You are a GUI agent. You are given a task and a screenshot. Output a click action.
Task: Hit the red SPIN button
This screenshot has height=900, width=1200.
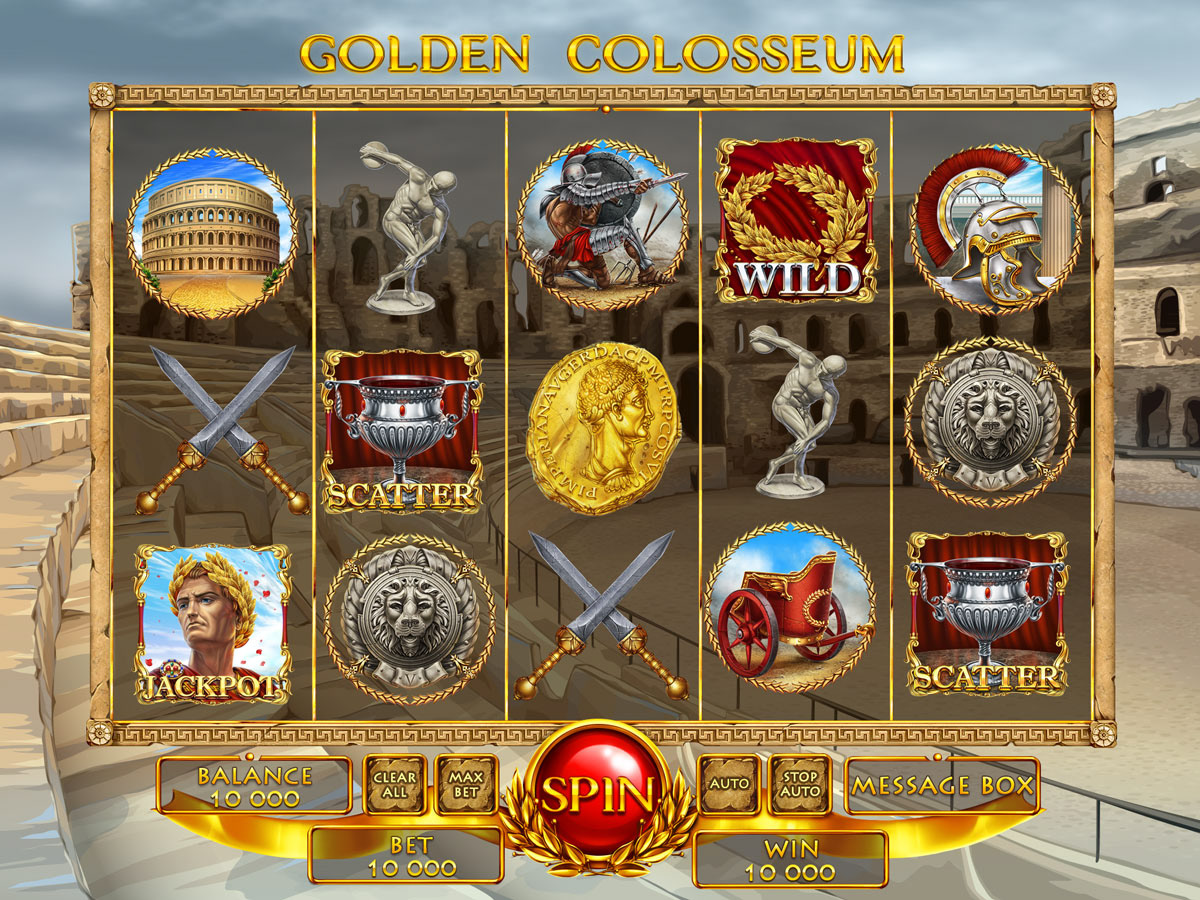point(598,793)
